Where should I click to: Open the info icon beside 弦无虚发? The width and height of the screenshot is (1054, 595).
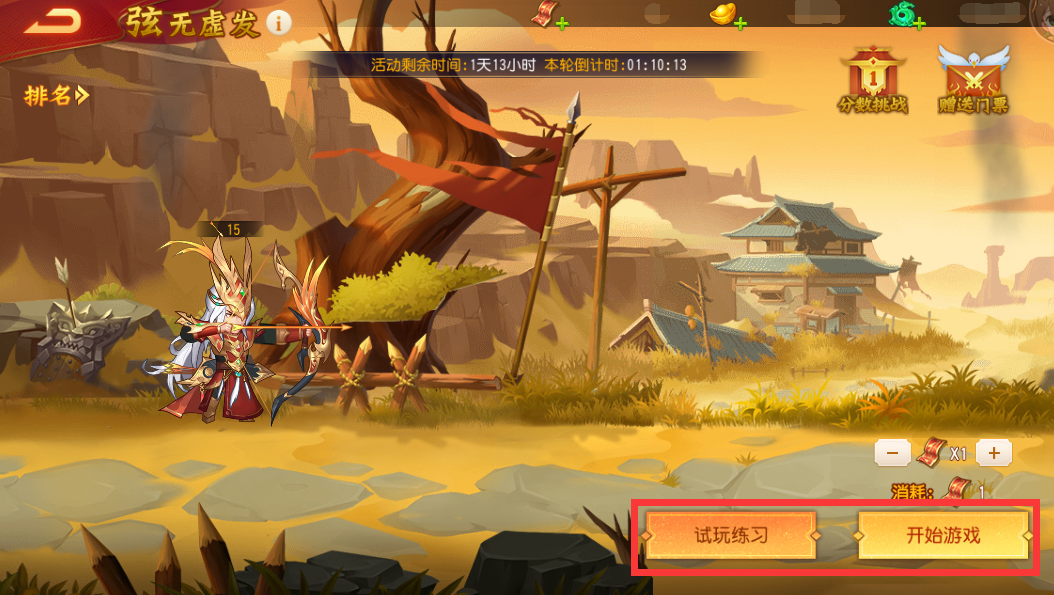279,22
